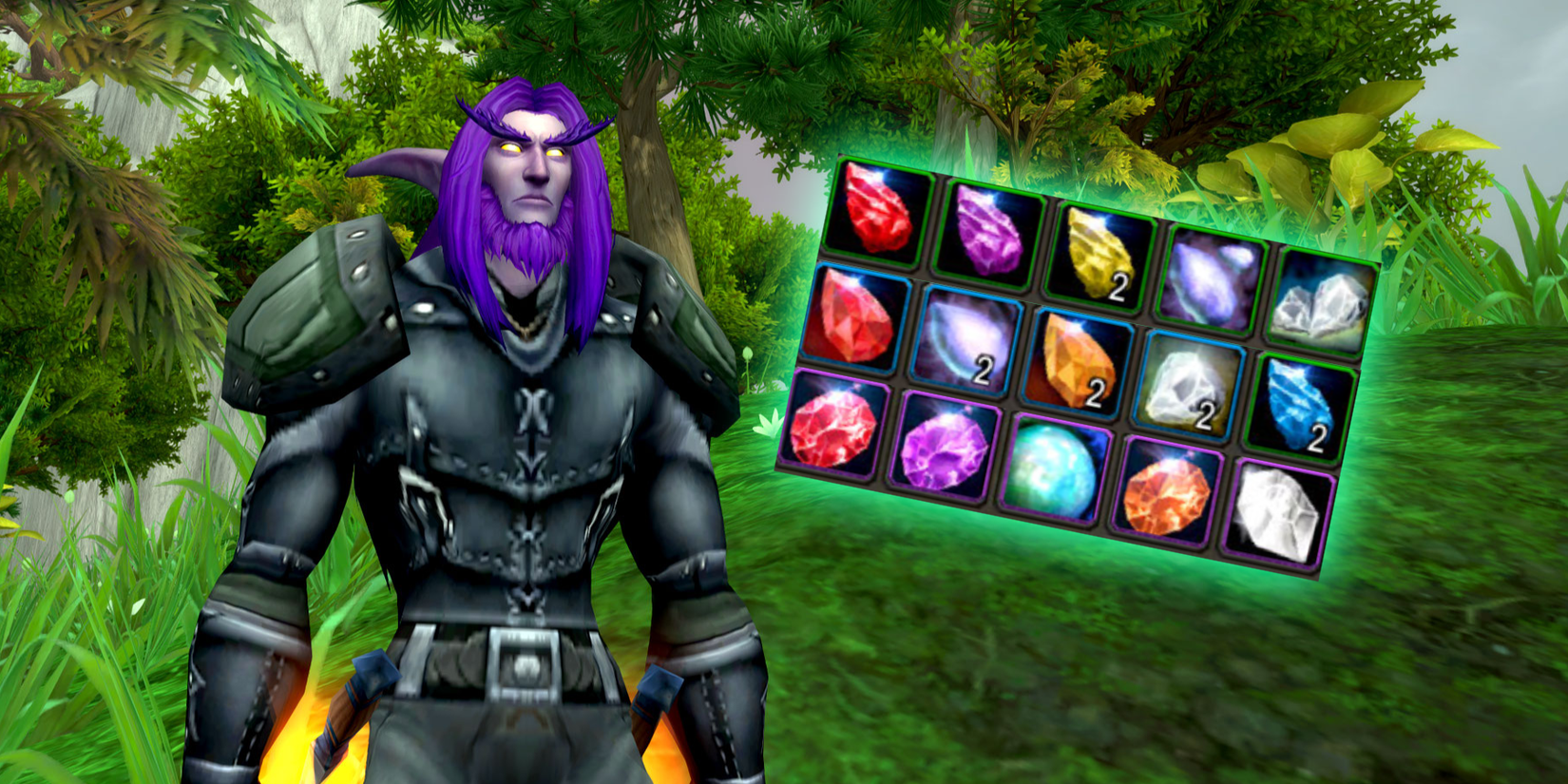Pick up the fiery orange gem, bottom row

1167,492
